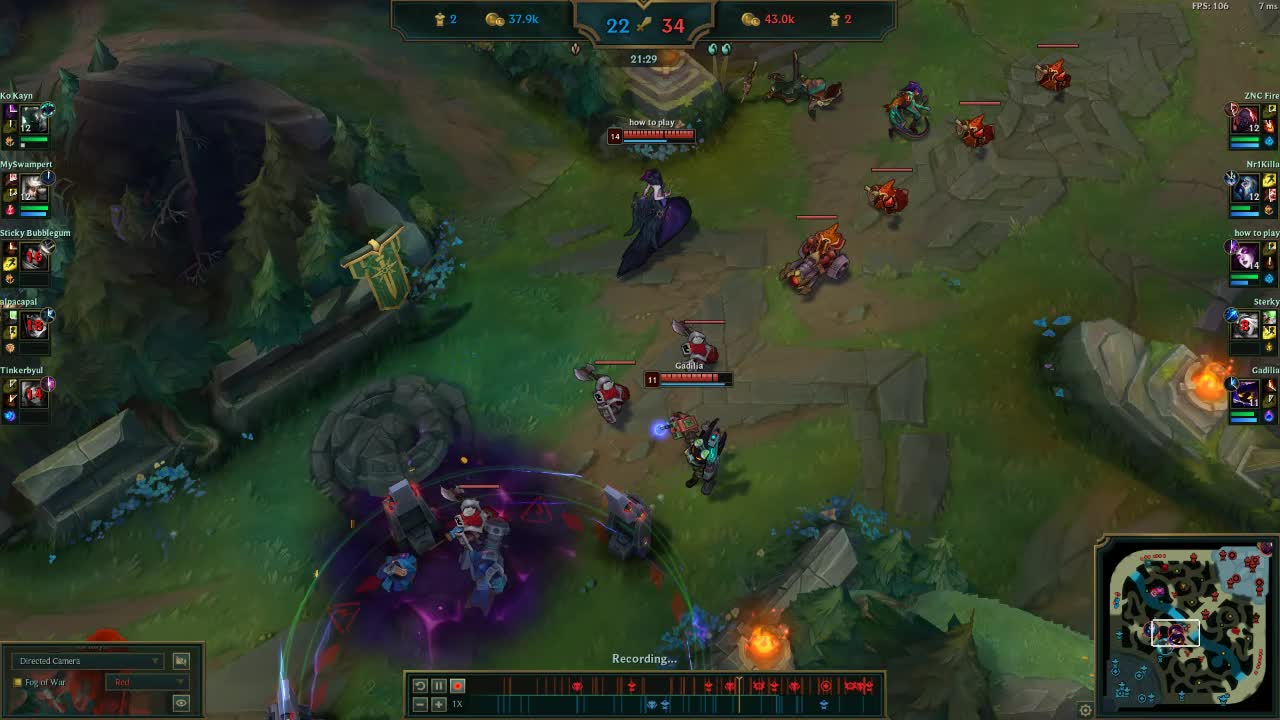Click the eye icon to hide the HUD

tap(180, 703)
